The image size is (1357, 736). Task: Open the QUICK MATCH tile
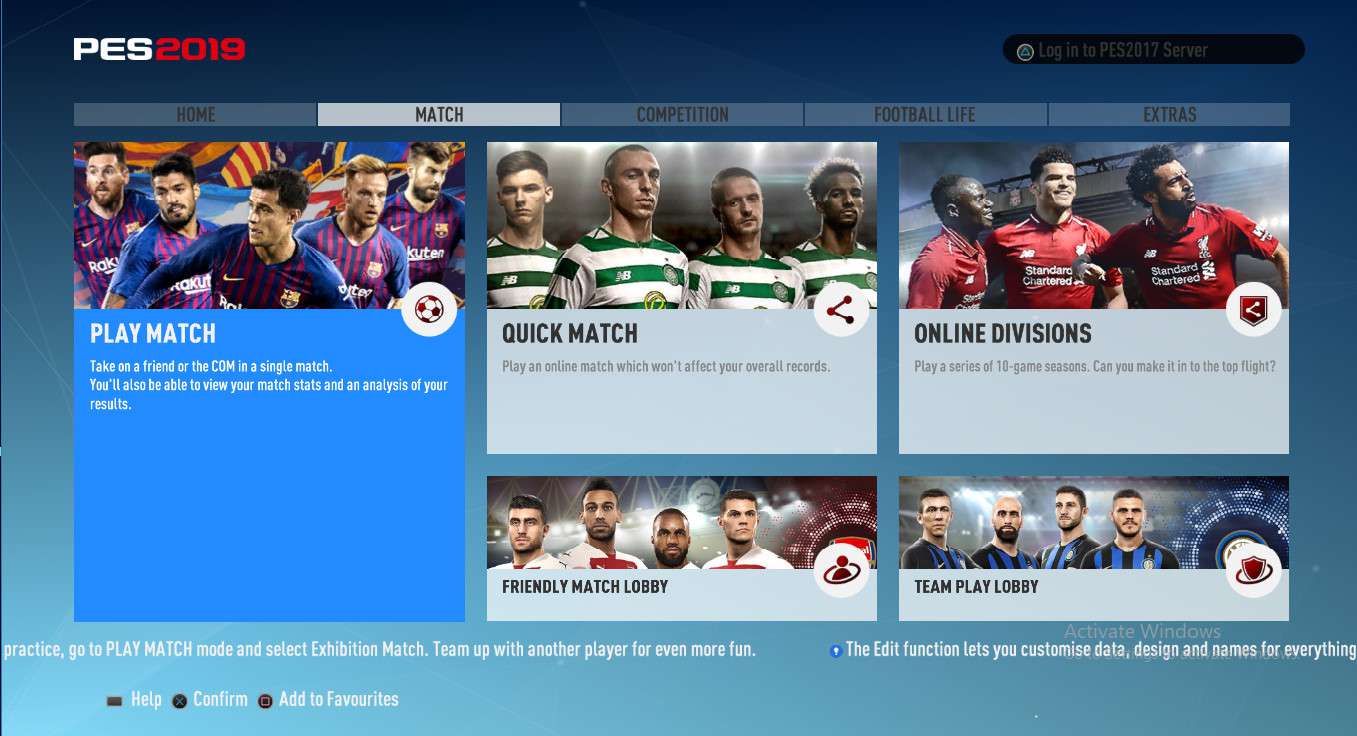tap(681, 298)
